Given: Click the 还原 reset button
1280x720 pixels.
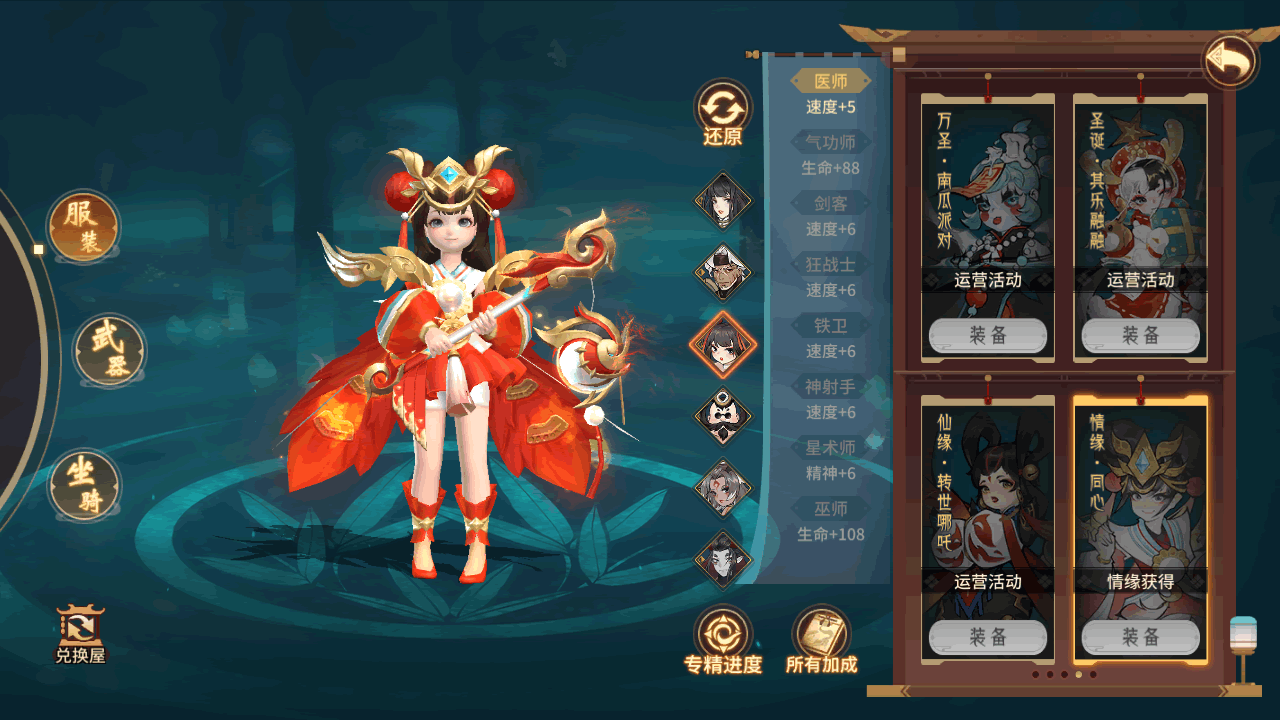Looking at the screenshot, I should click(x=723, y=114).
